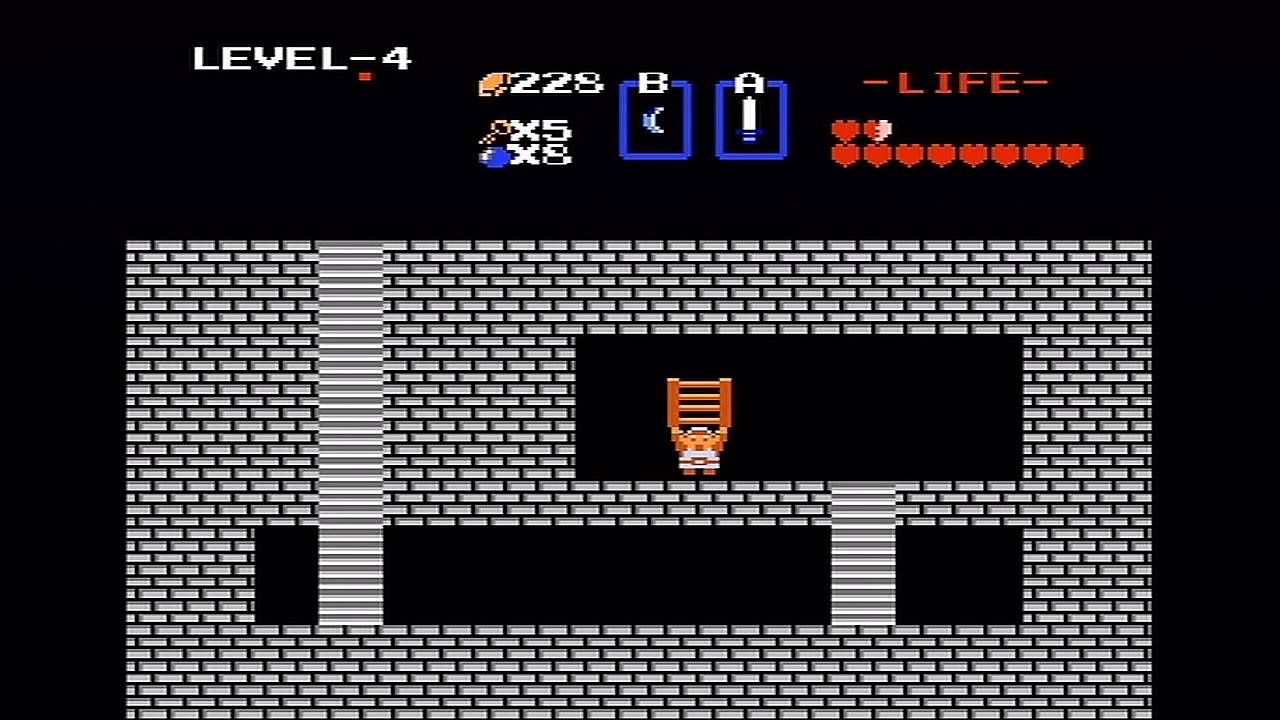Image resolution: width=1280 pixels, height=720 pixels.
Task: Click Link's sprite below the ladder
Action: point(700,452)
